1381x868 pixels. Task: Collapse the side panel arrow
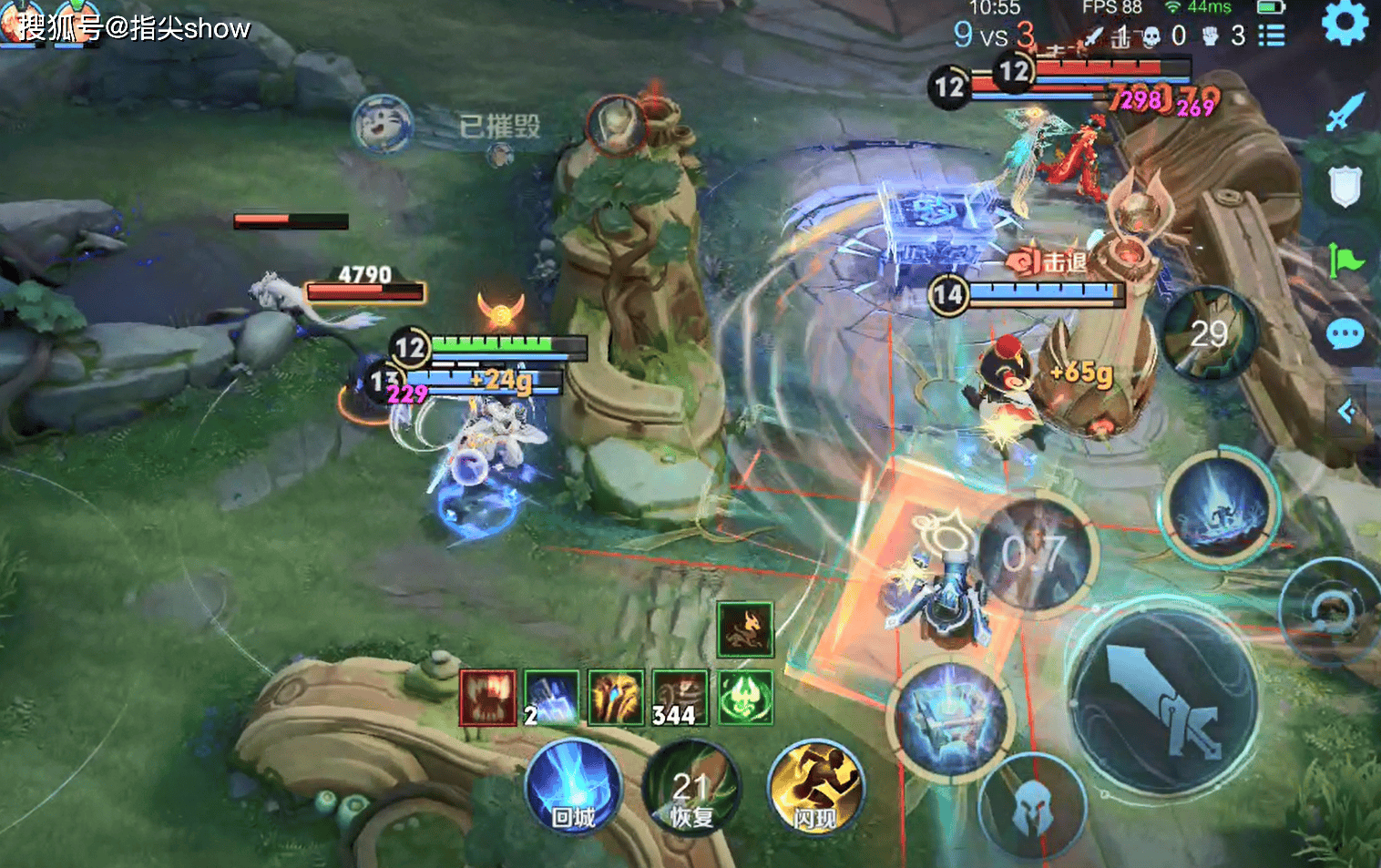coord(1348,412)
